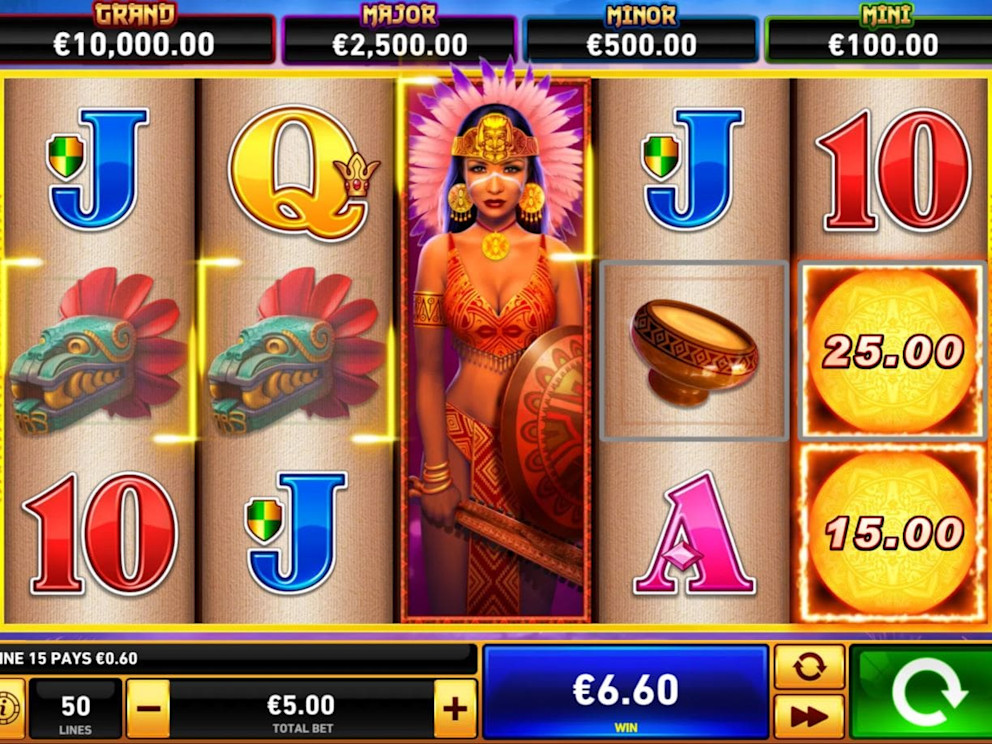992x744 pixels.
Task: Open autoplay with the circular arrows button
Action: pyautogui.click(x=809, y=667)
